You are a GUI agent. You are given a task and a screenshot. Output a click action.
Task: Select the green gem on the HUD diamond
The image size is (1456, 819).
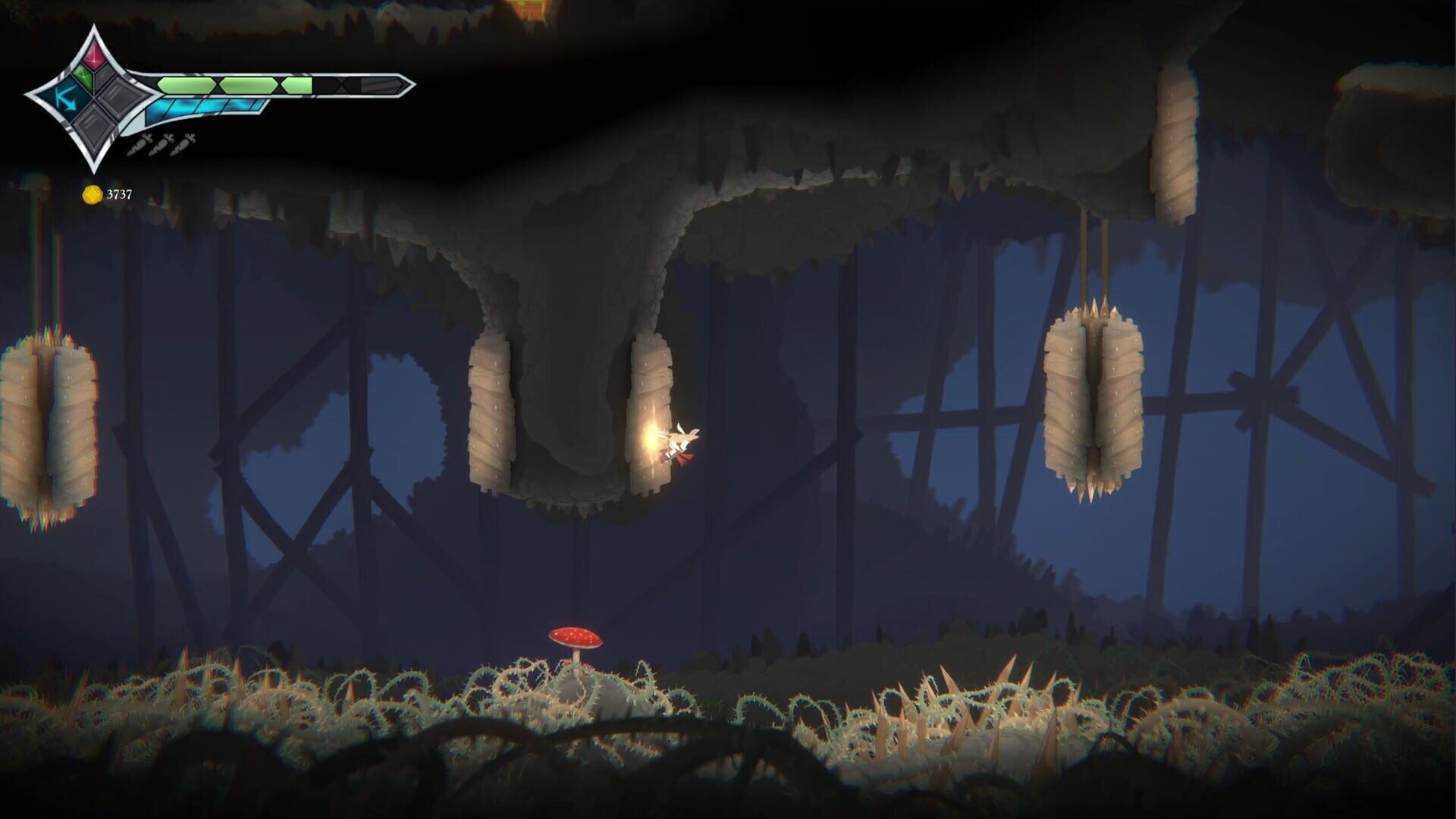(84, 77)
